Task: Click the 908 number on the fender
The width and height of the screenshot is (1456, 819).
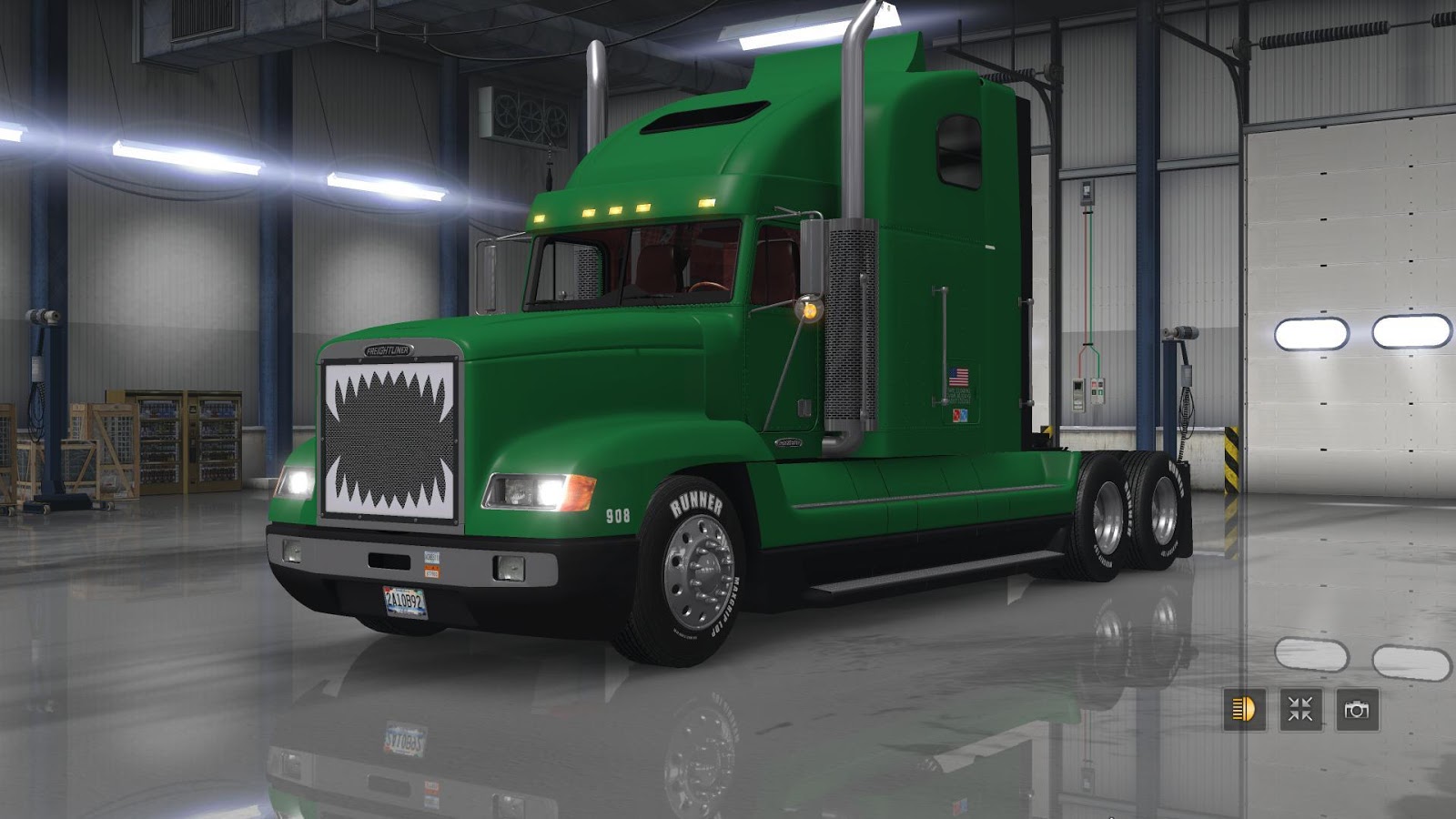Action: point(618,516)
